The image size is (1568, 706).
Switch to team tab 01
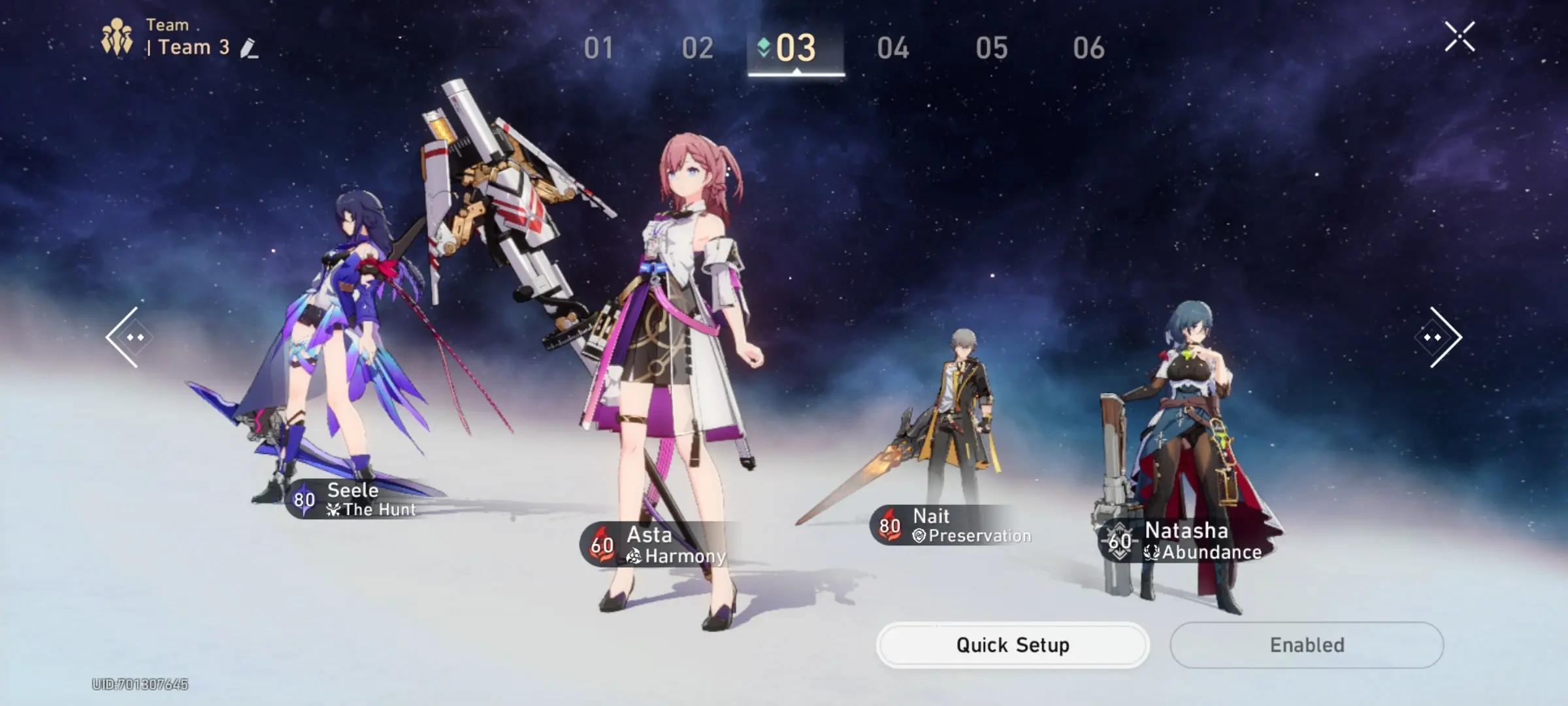(x=598, y=48)
